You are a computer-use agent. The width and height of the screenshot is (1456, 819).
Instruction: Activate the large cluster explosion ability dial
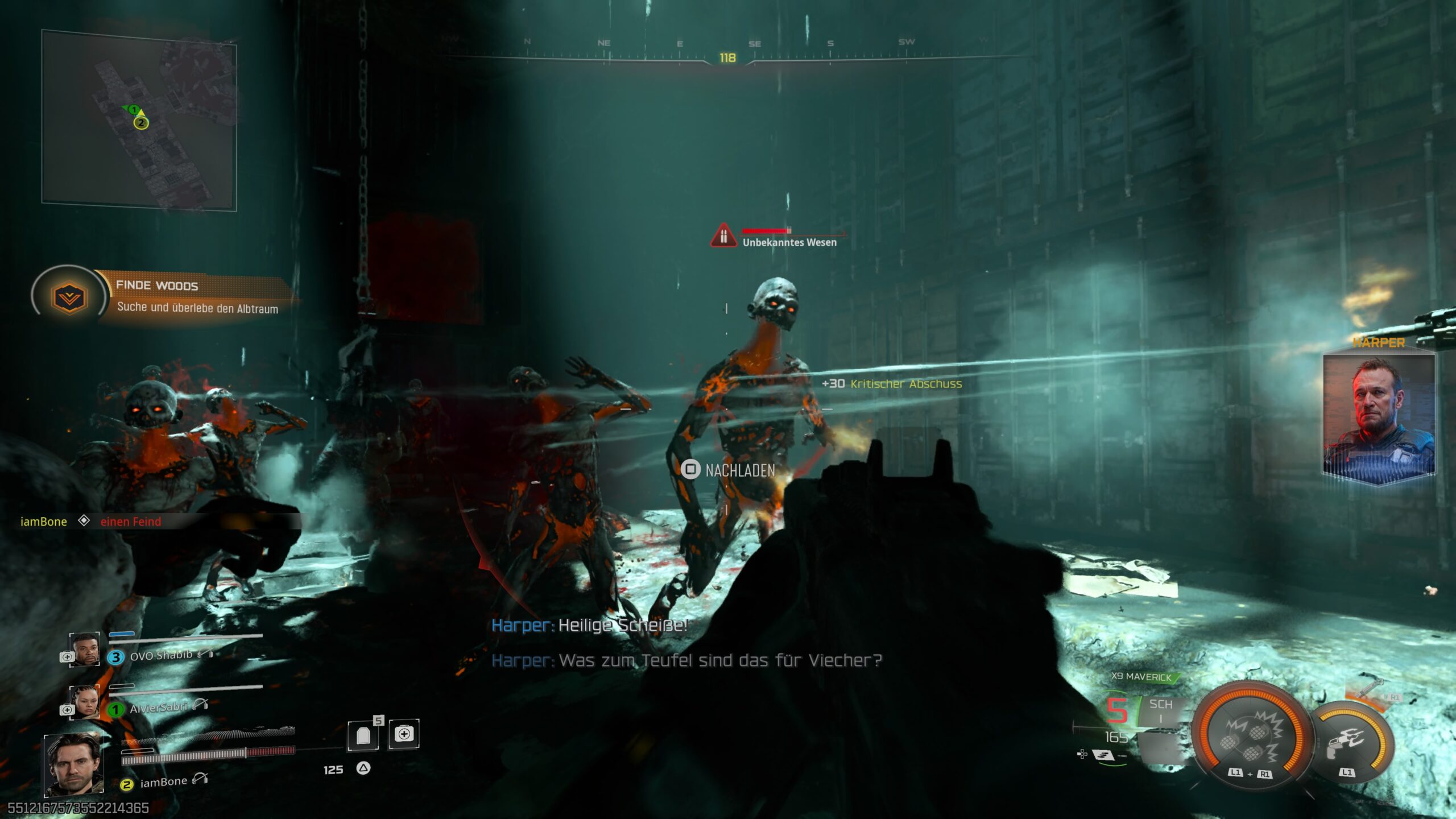click(1250, 736)
